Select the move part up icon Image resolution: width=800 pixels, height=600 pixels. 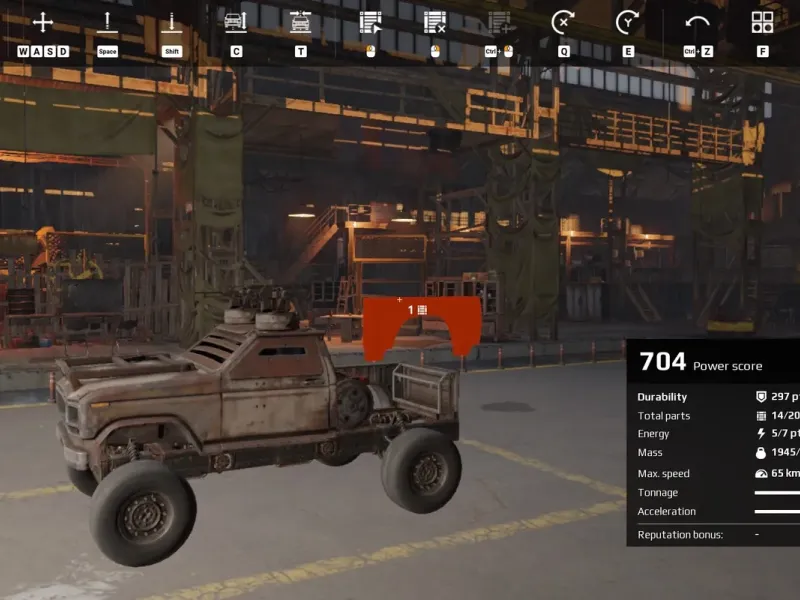pos(107,22)
